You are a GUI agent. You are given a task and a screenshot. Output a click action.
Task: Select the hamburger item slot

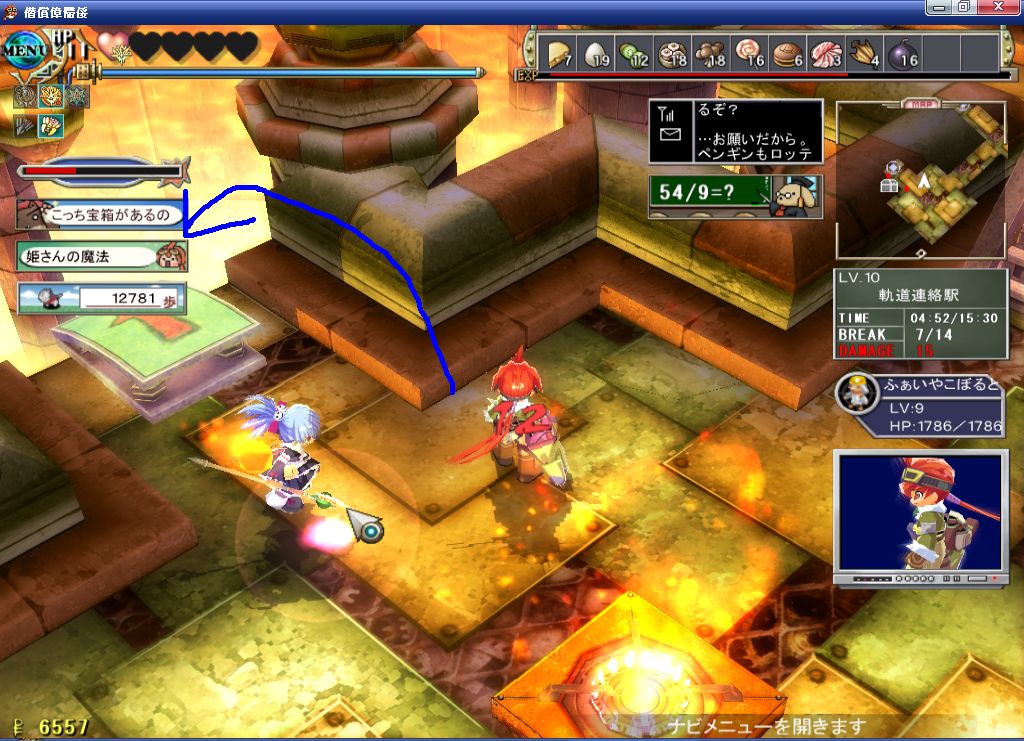788,52
